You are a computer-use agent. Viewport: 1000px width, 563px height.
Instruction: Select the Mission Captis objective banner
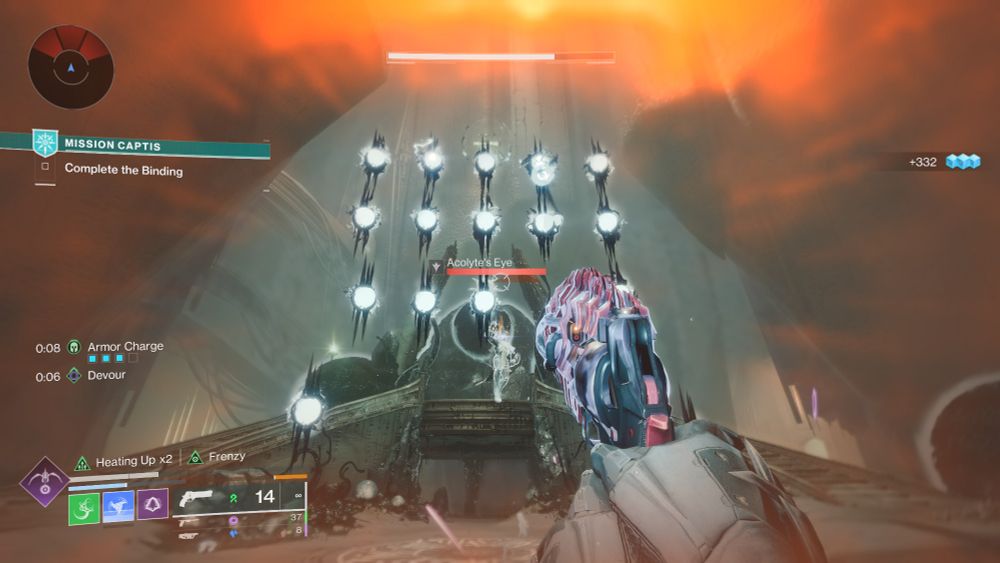pos(150,143)
